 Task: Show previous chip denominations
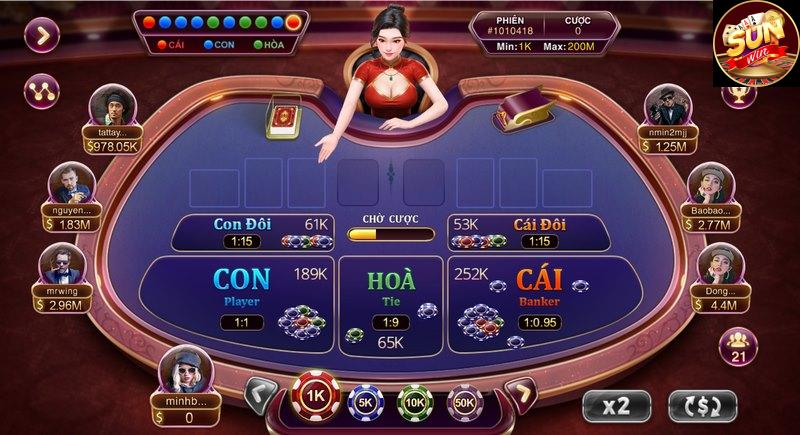click(x=261, y=394)
